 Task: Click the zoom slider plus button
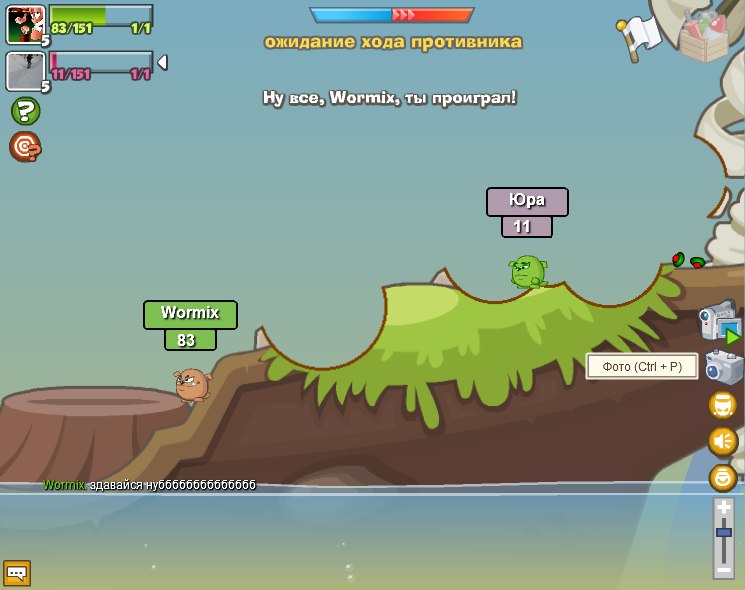point(724,508)
